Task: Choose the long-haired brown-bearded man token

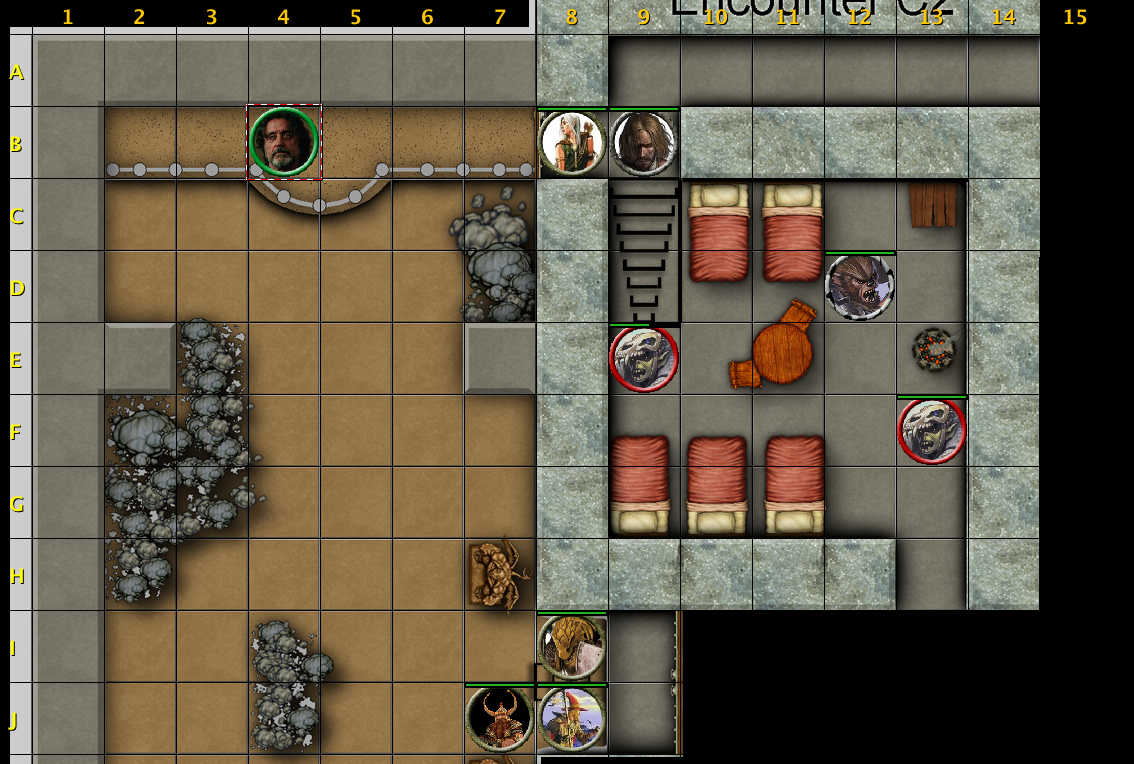Action: (644, 143)
